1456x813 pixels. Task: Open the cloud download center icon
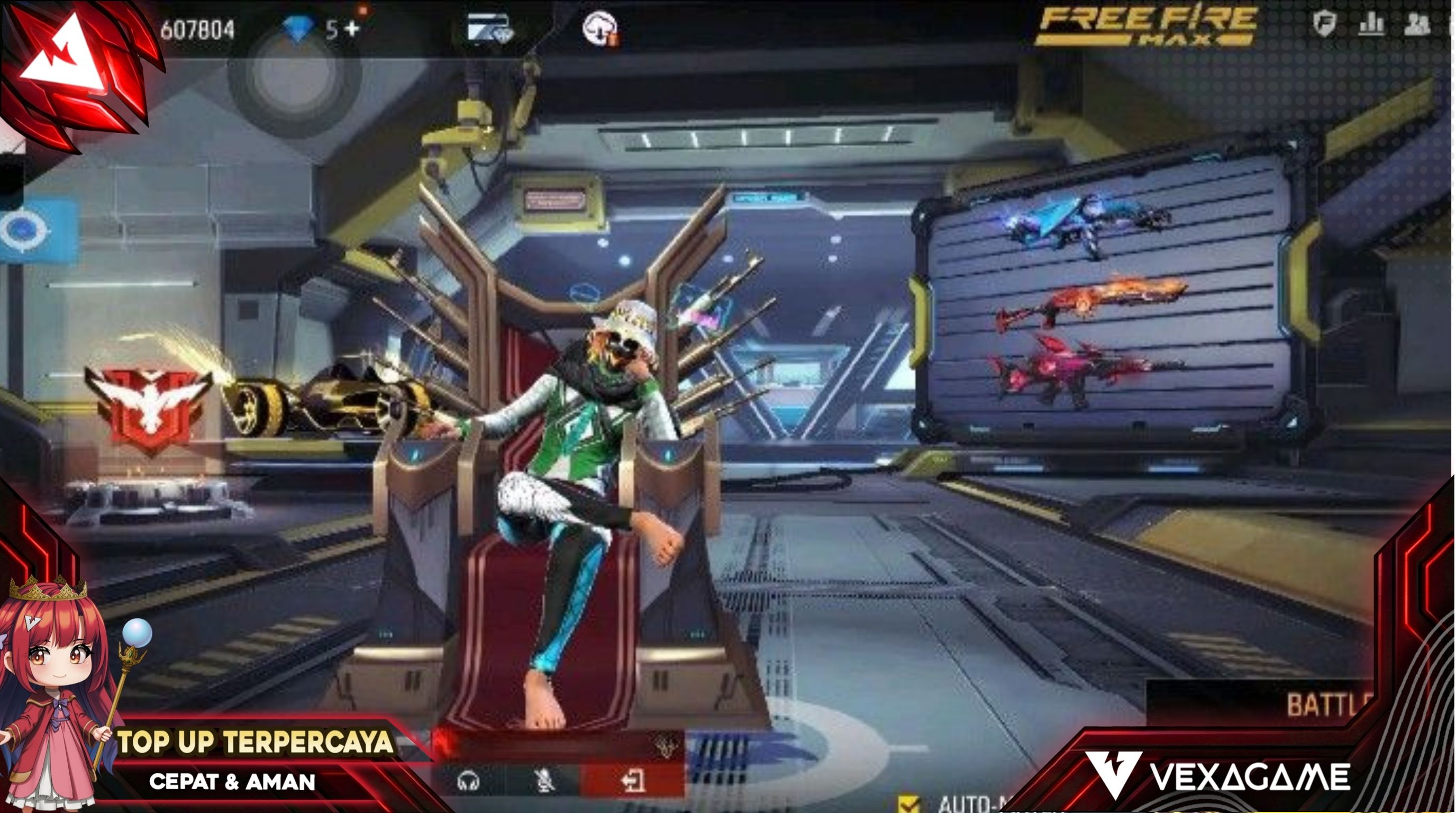[600, 28]
